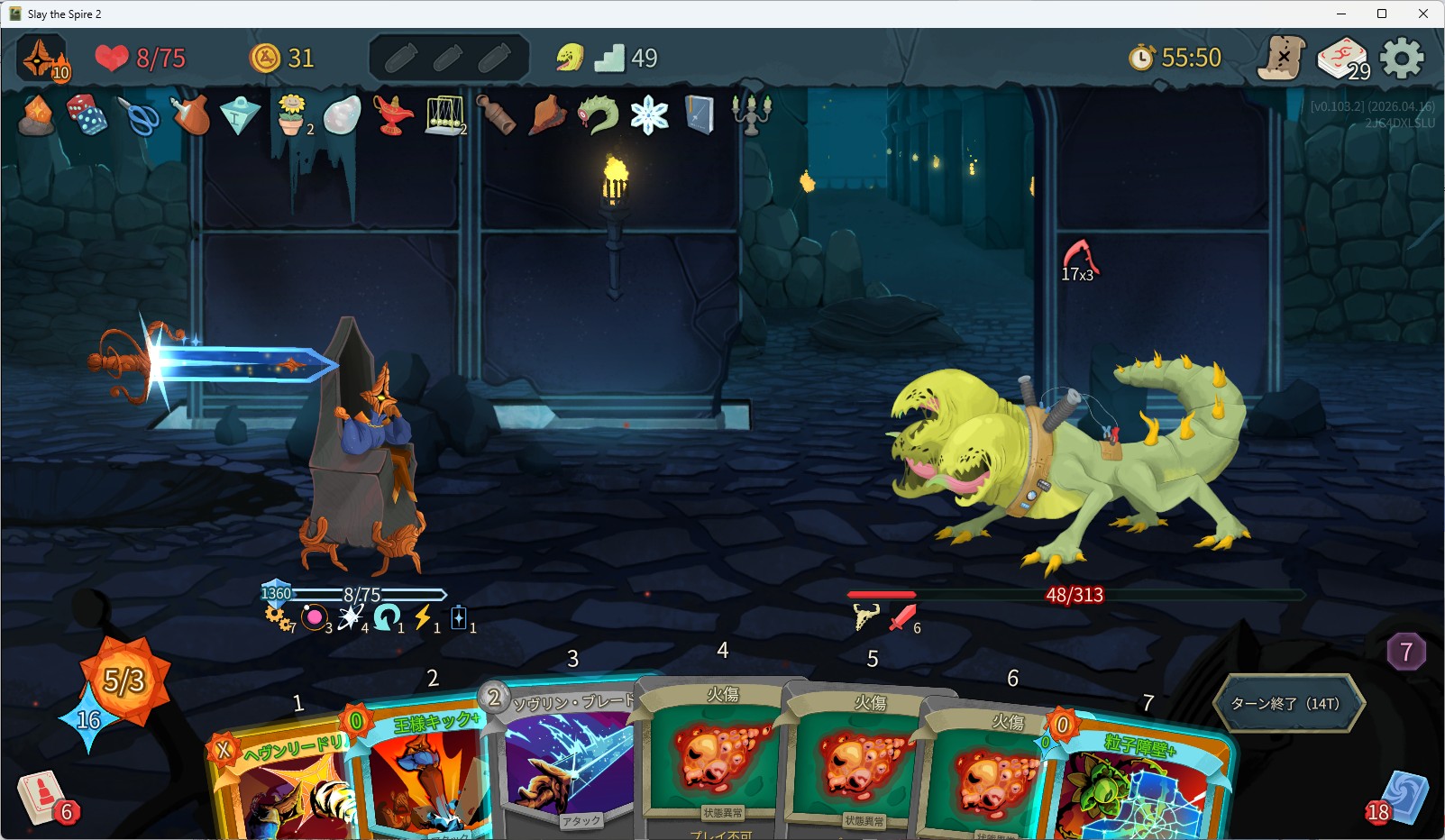Close the game window

point(1423,14)
